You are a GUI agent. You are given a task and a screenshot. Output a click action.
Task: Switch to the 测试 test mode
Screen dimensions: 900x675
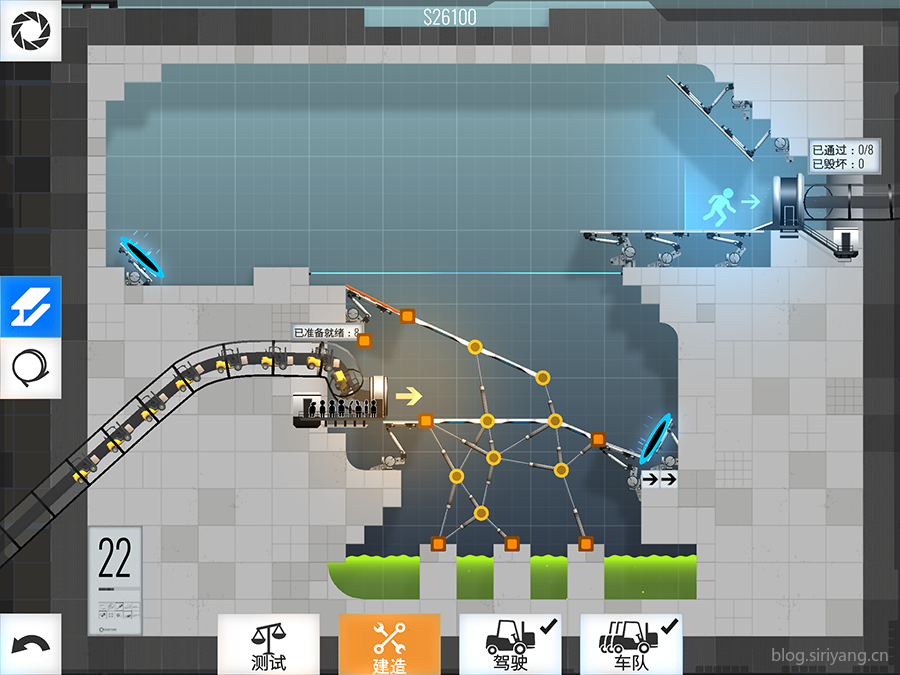pos(268,644)
